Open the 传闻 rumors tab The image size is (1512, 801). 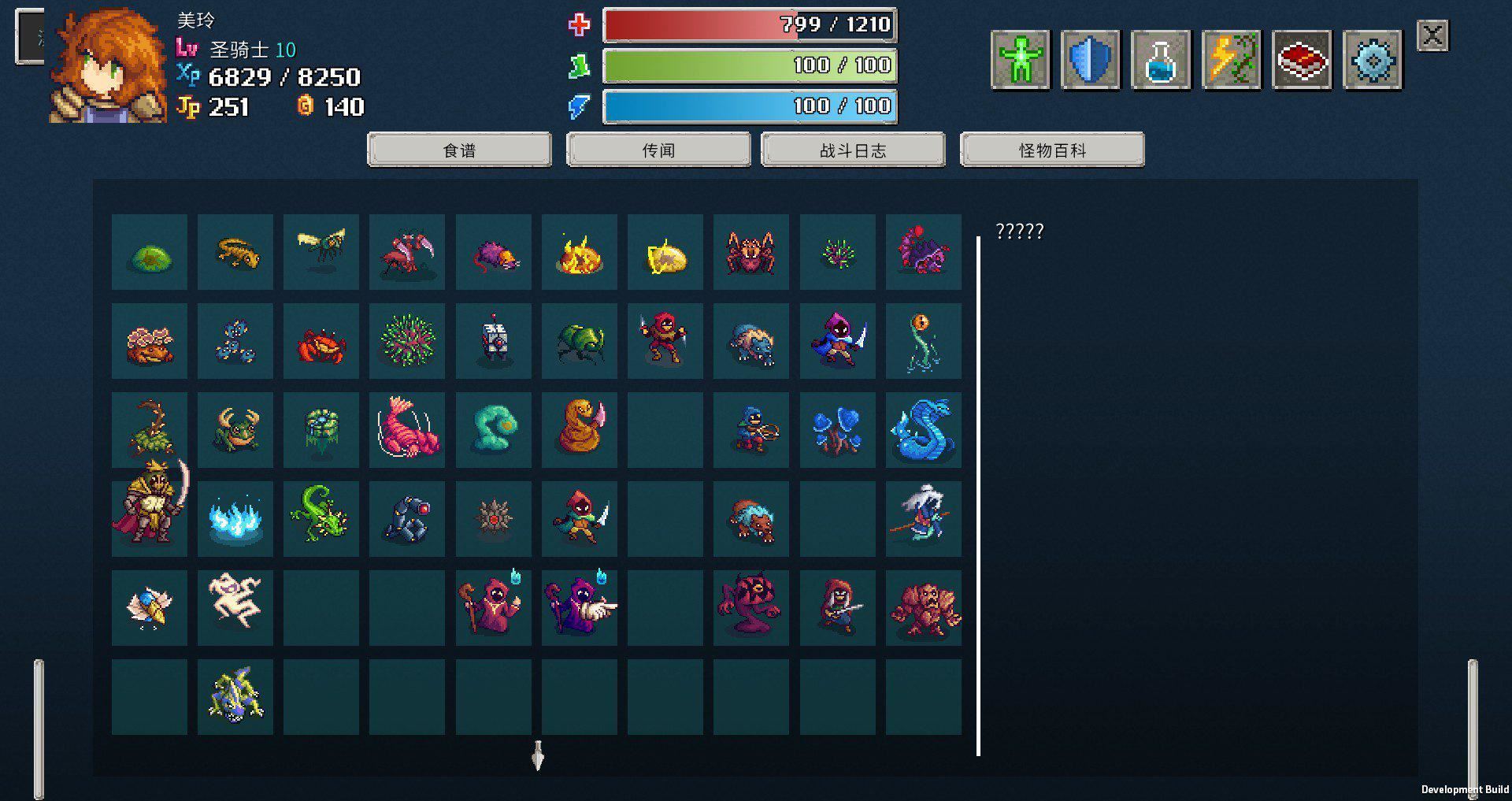click(659, 149)
